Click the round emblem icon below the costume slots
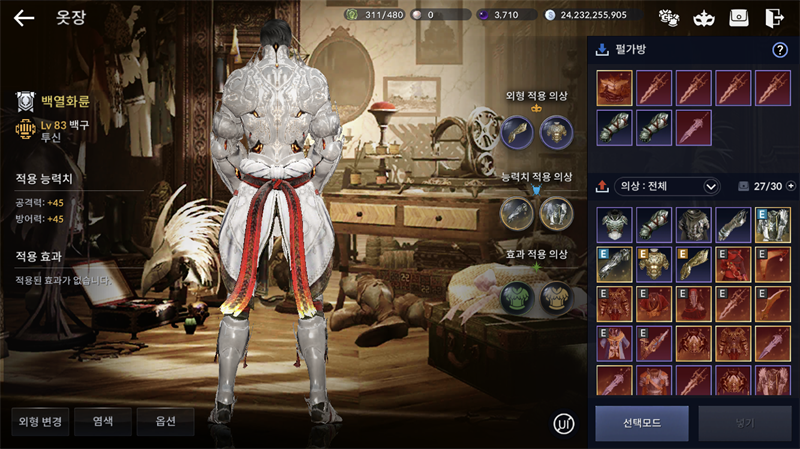The image size is (800, 449). (564, 423)
